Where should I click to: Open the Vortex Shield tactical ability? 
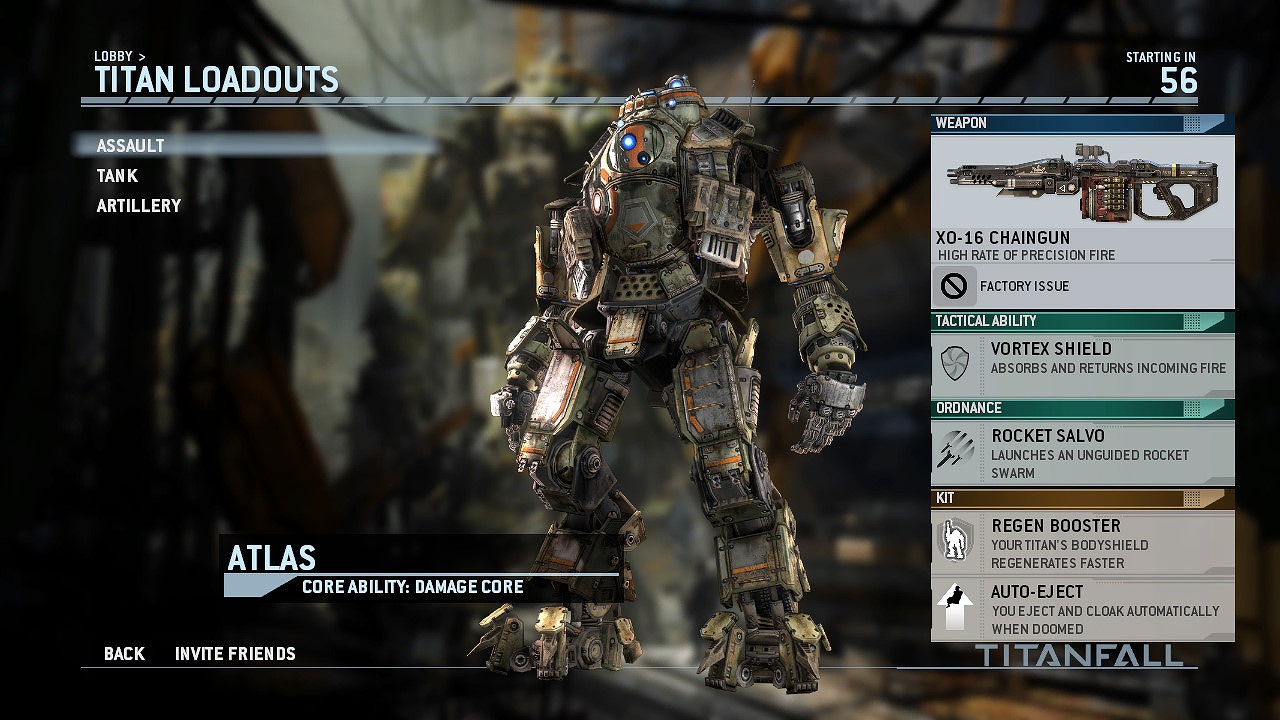click(1082, 358)
